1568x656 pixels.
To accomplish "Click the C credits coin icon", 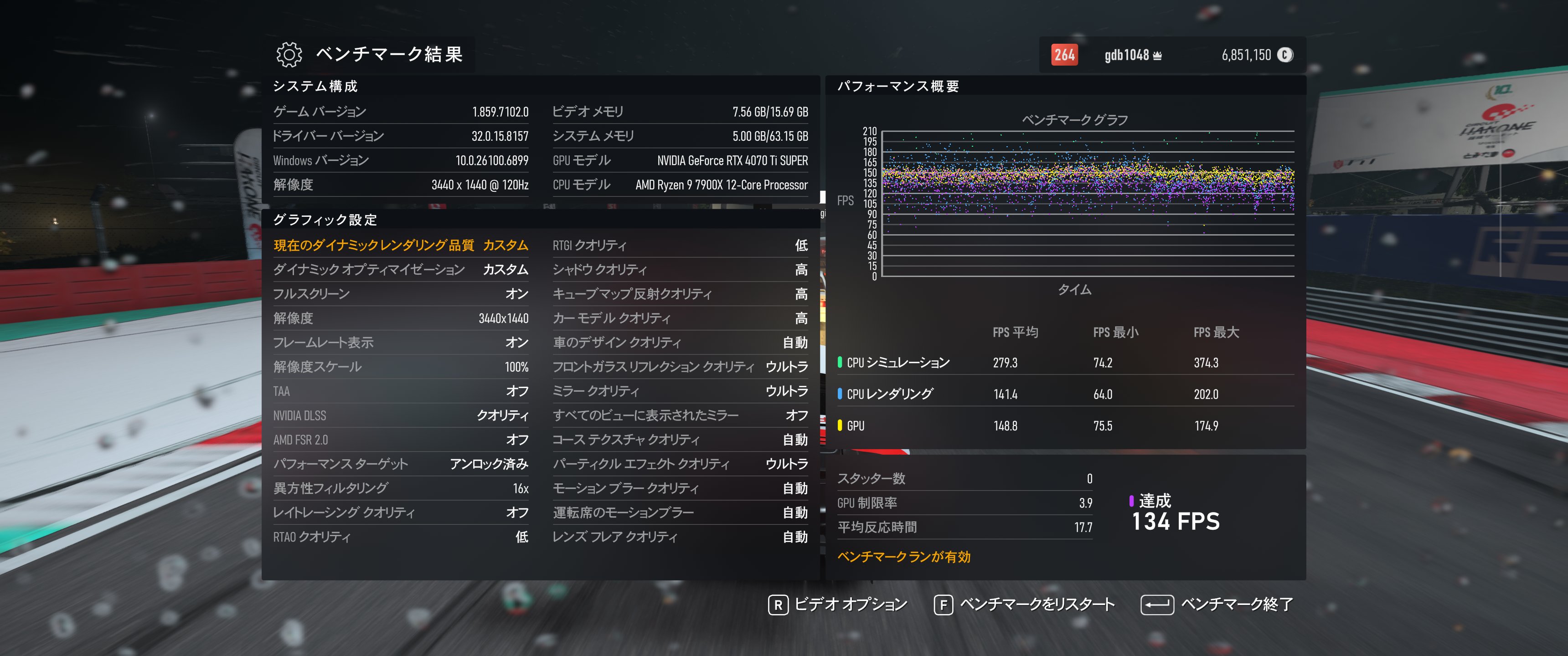I will click(1284, 55).
